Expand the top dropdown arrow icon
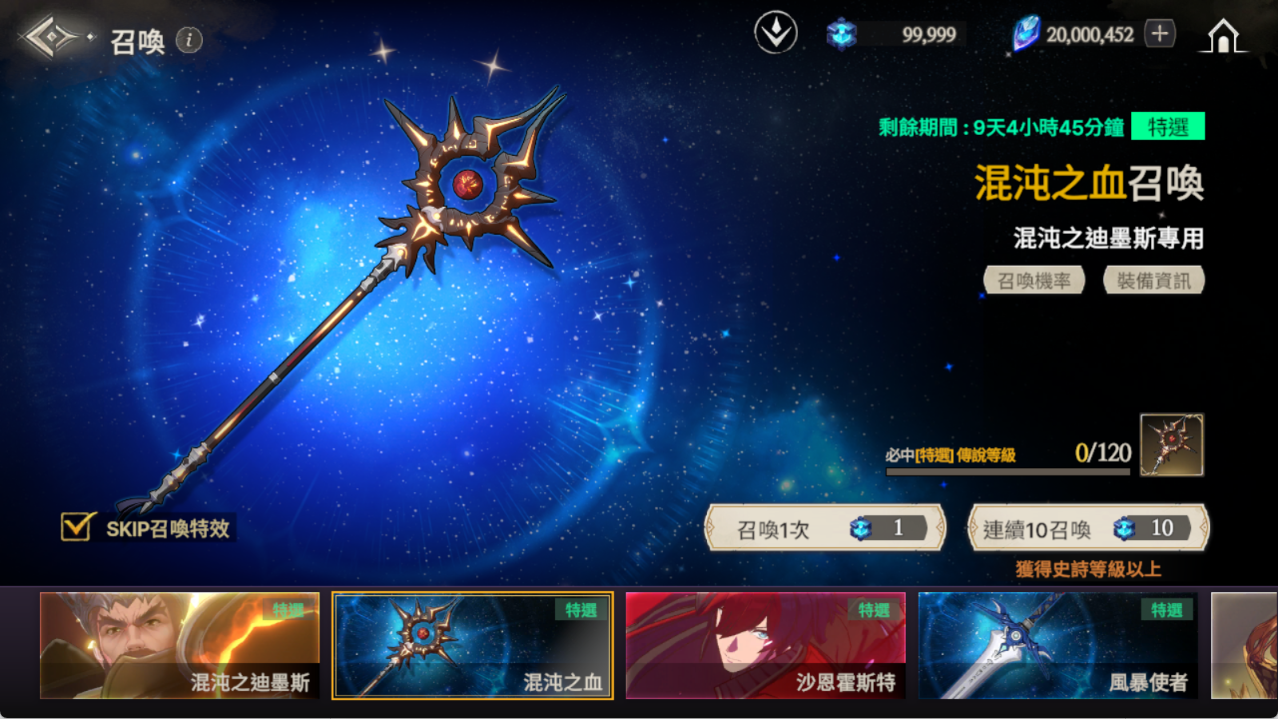The height and width of the screenshot is (719, 1278). point(775,34)
